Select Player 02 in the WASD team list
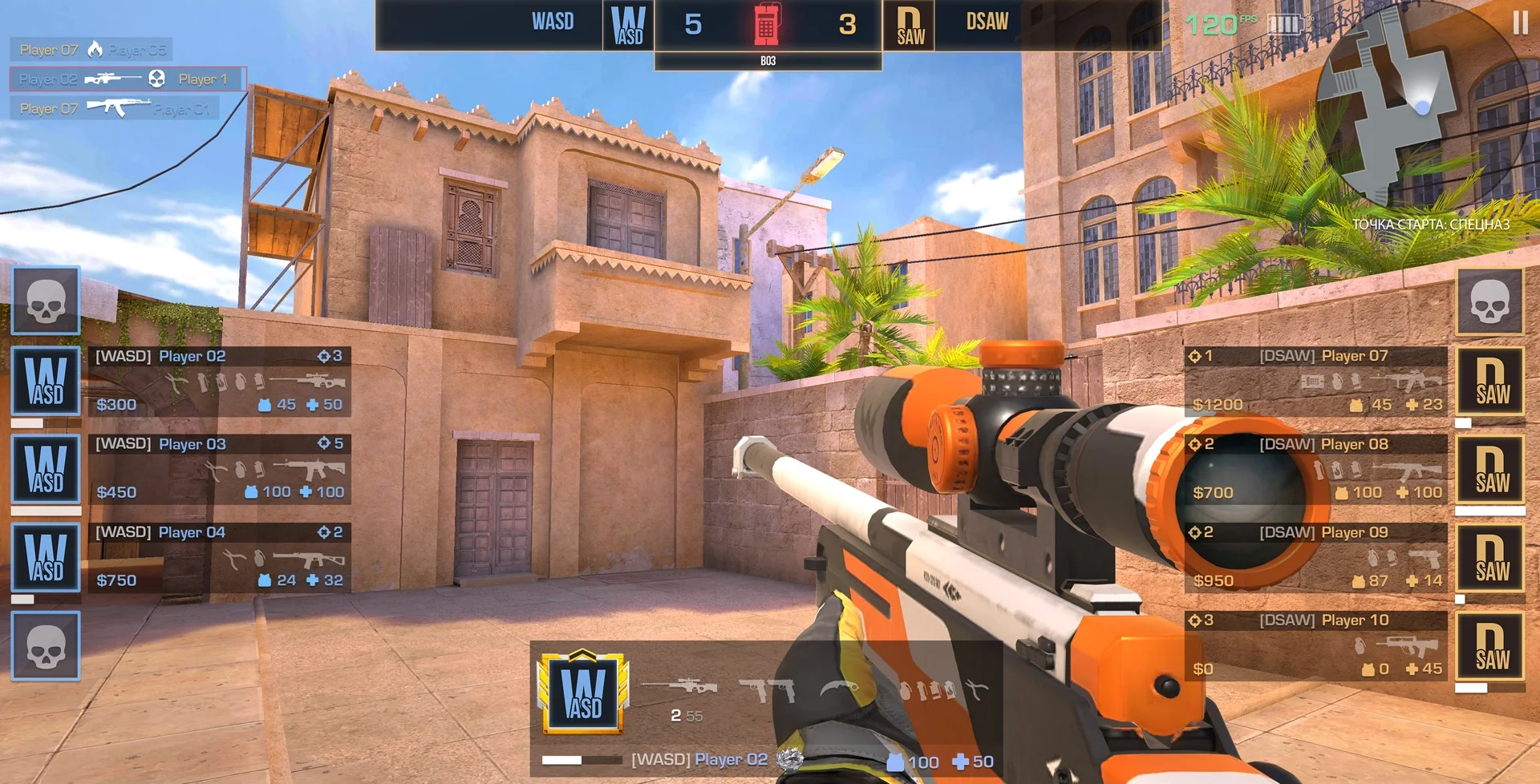This screenshot has width=1540, height=784. coord(219,381)
